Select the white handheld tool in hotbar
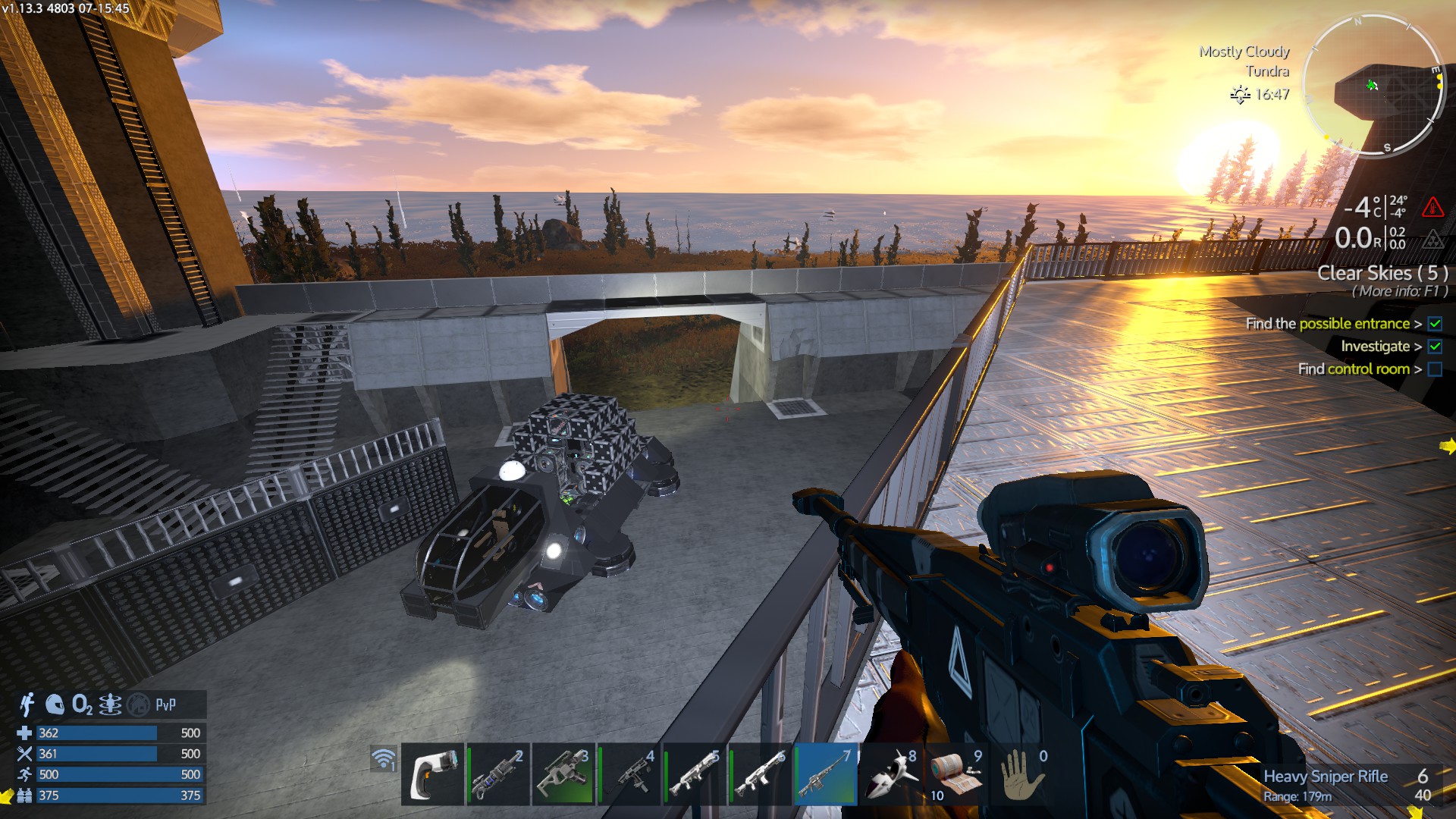 click(x=432, y=775)
